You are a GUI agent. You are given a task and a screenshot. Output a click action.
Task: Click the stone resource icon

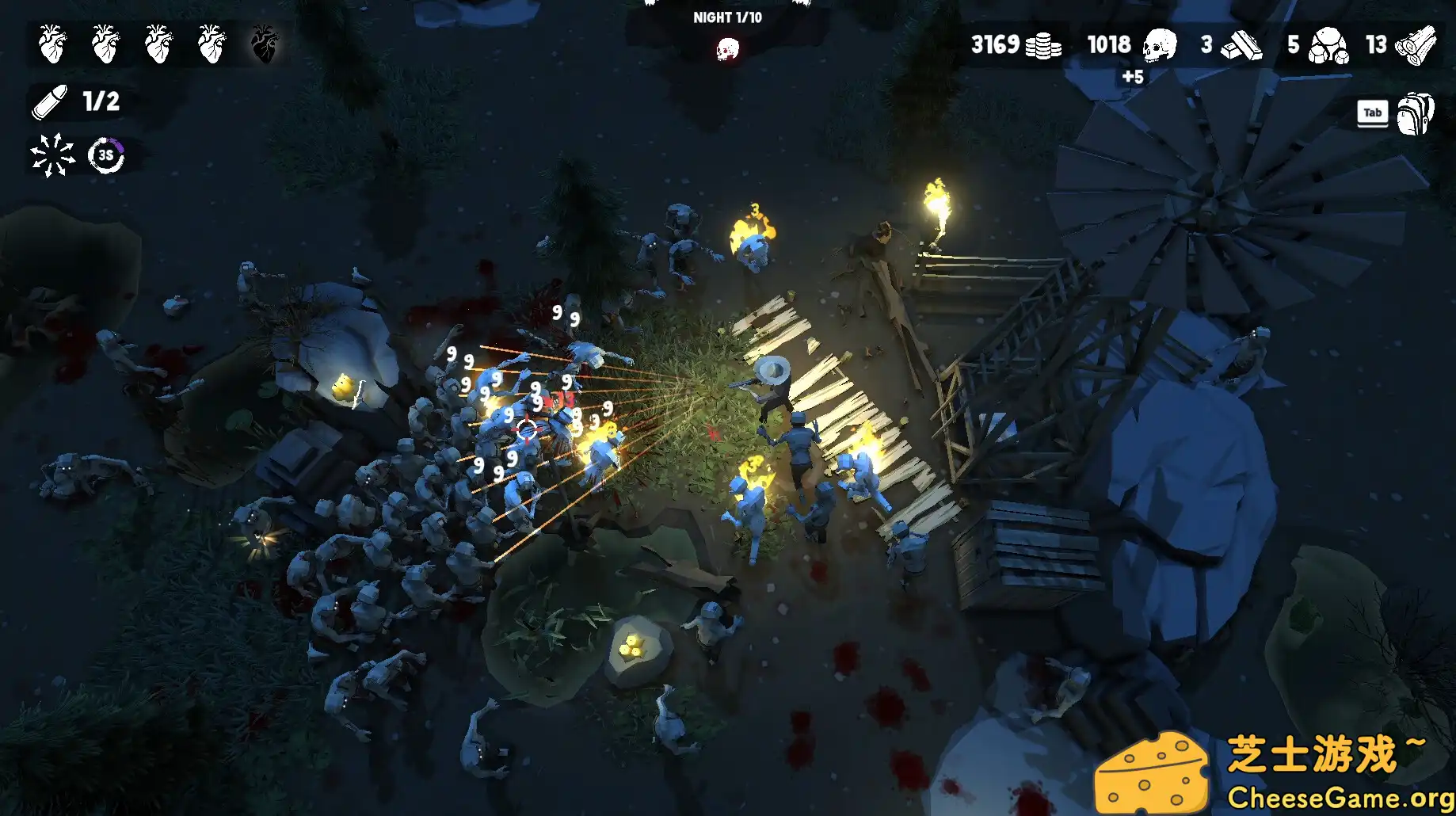click(x=1330, y=45)
